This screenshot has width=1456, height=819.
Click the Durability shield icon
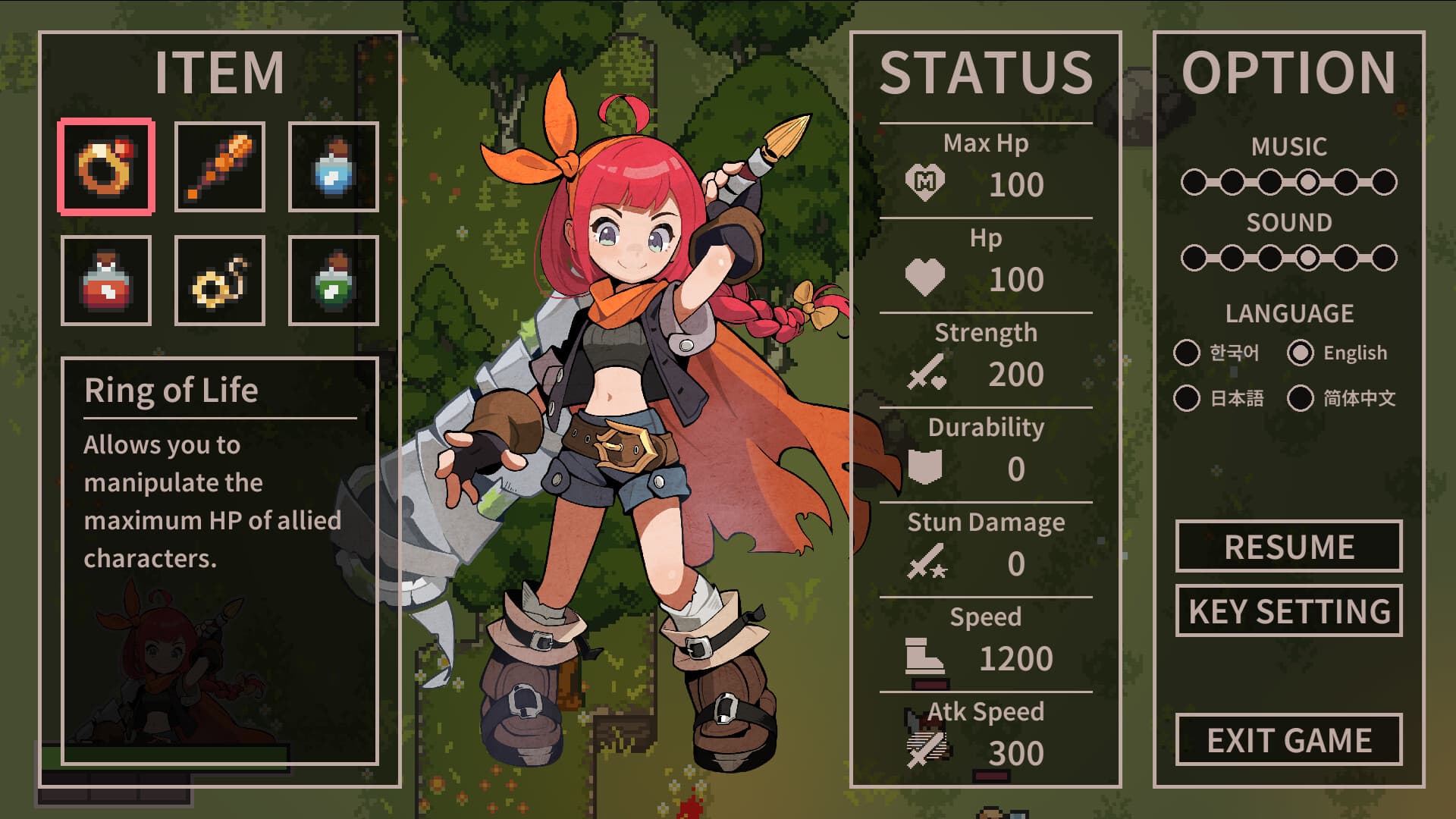pos(925,468)
